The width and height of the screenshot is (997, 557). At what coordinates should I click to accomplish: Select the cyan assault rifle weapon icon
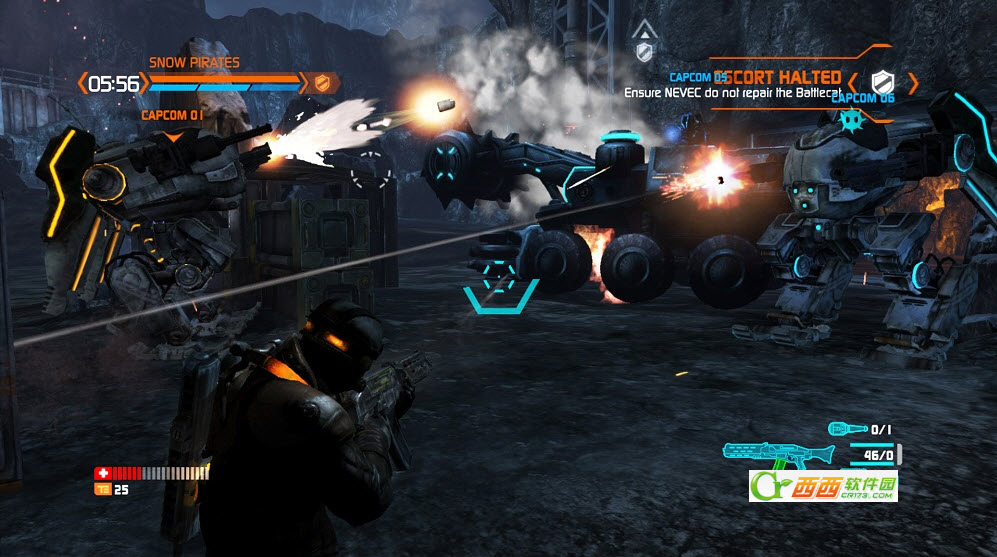pyautogui.click(x=777, y=453)
